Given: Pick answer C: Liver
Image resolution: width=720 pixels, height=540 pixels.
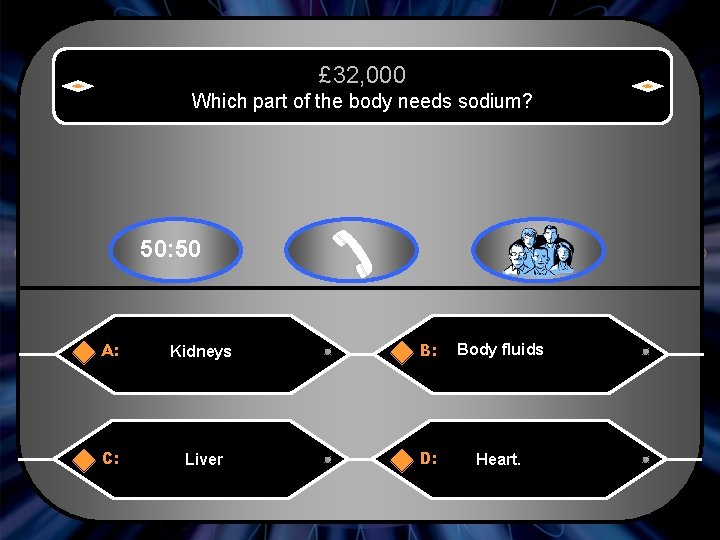Looking at the screenshot, I should 203,460.
